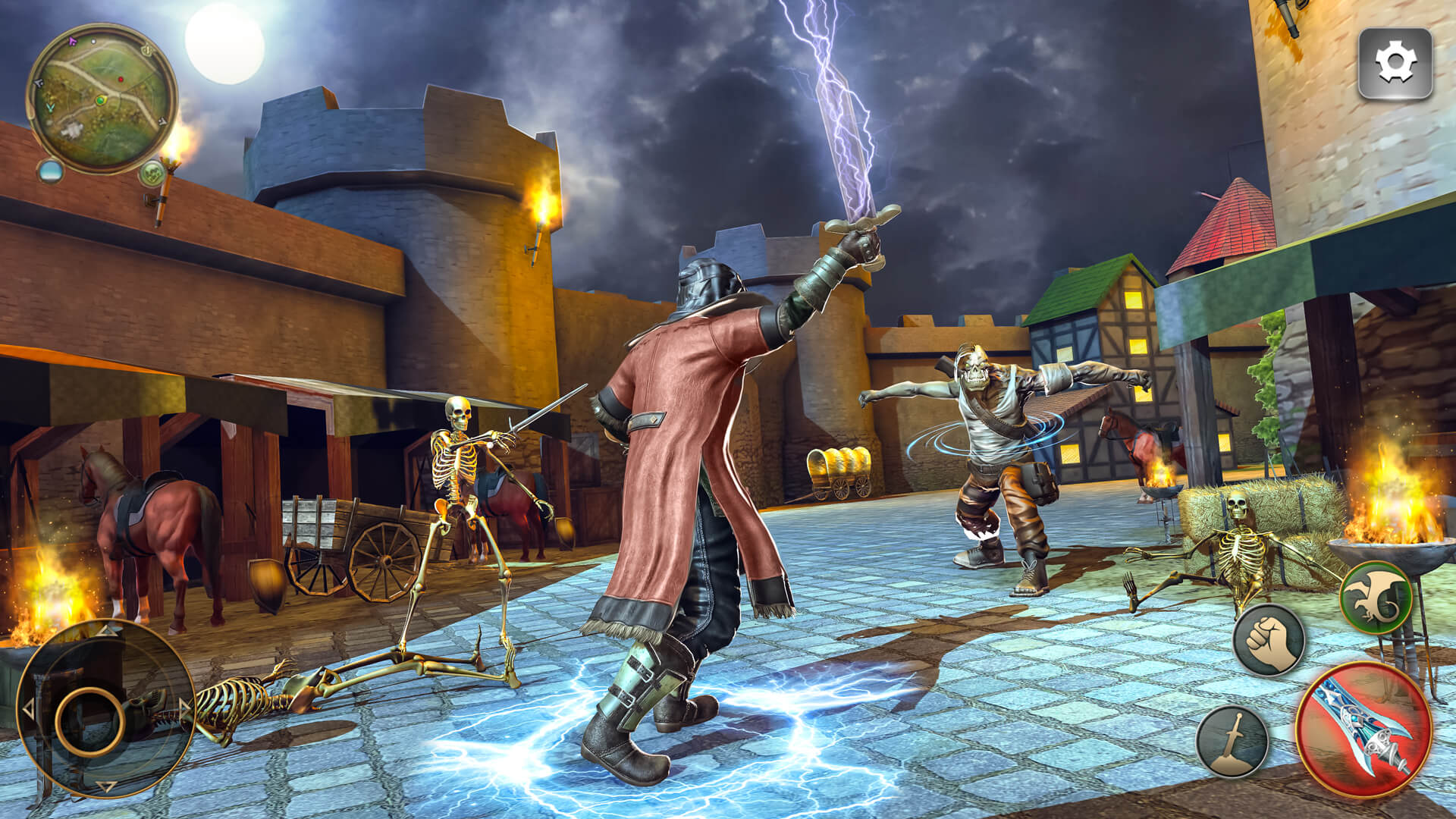Tap the blue globe icon below the minimap
Viewport: 1456px width, 819px height.
click(x=50, y=172)
